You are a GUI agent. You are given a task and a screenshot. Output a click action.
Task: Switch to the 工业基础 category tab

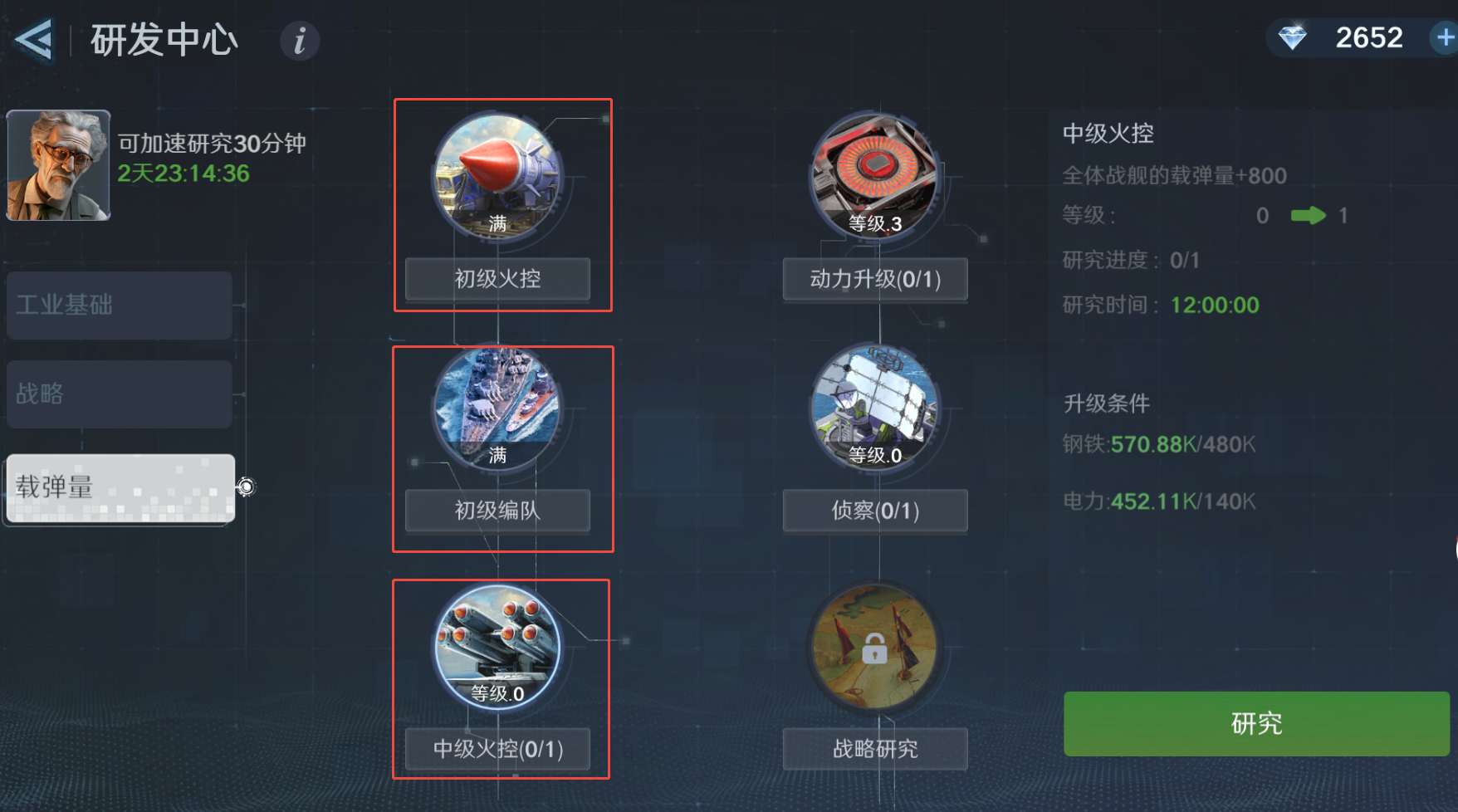click(x=119, y=305)
